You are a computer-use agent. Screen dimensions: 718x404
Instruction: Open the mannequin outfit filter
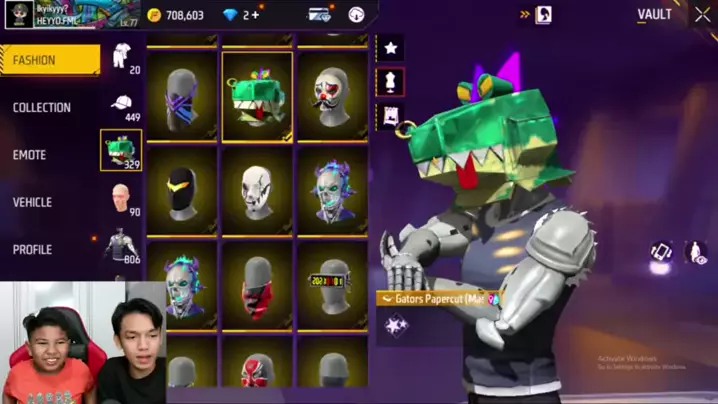tap(390, 81)
